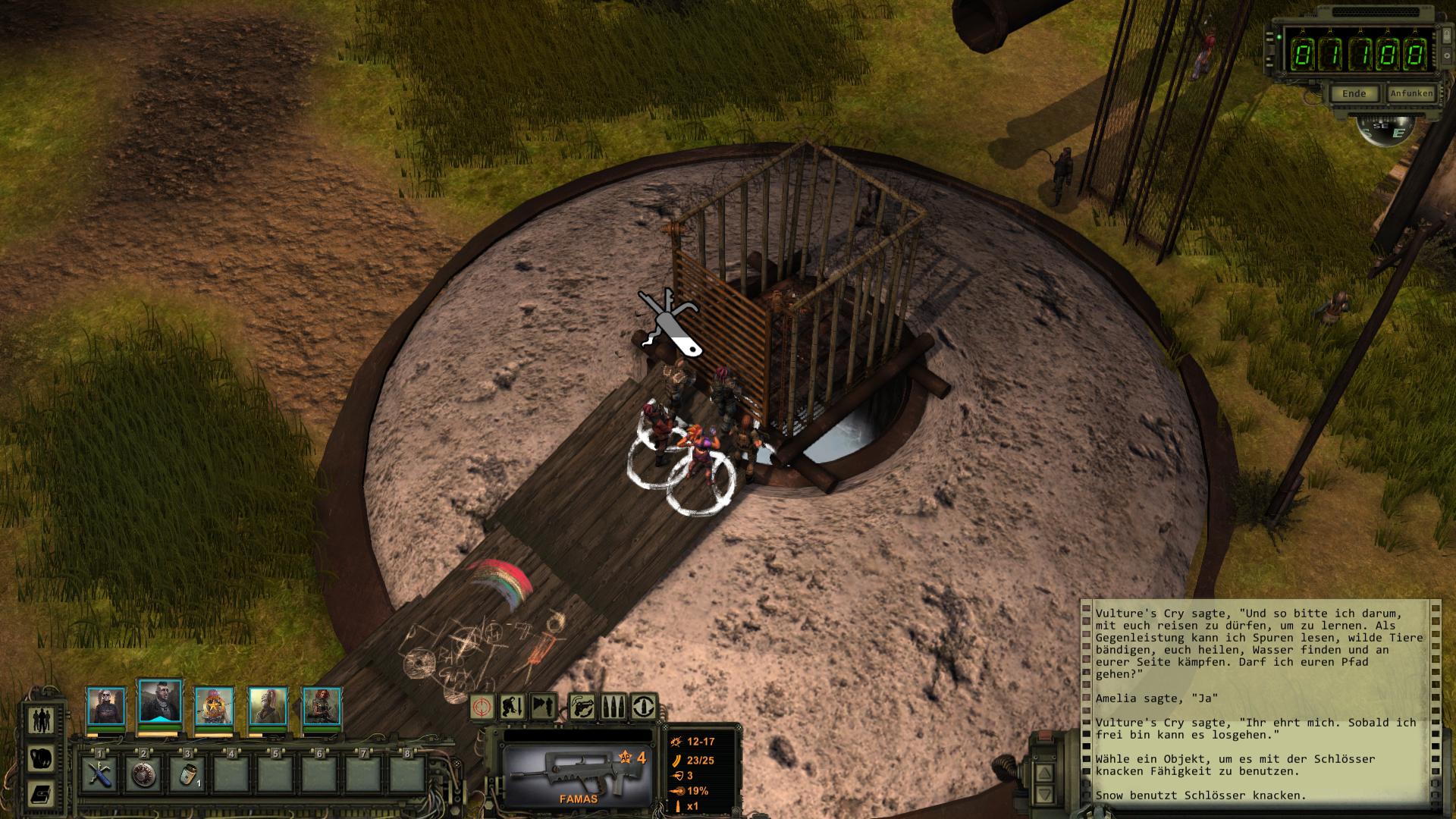The width and height of the screenshot is (1456, 819).
Task: Select the pink-haired masked ranger portrait
Action: click(x=268, y=707)
